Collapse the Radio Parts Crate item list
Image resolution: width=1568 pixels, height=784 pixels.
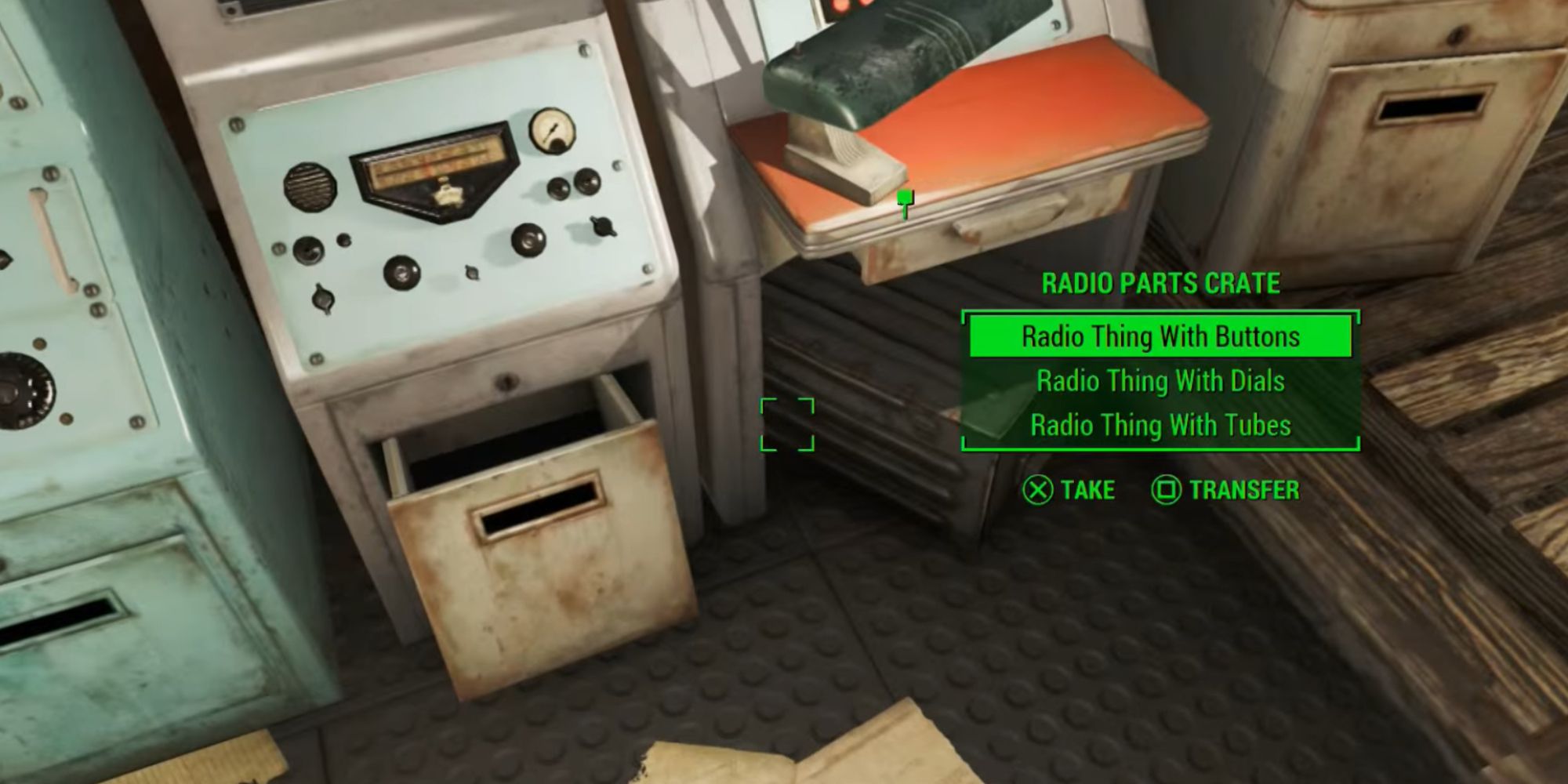pyautogui.click(x=1160, y=284)
